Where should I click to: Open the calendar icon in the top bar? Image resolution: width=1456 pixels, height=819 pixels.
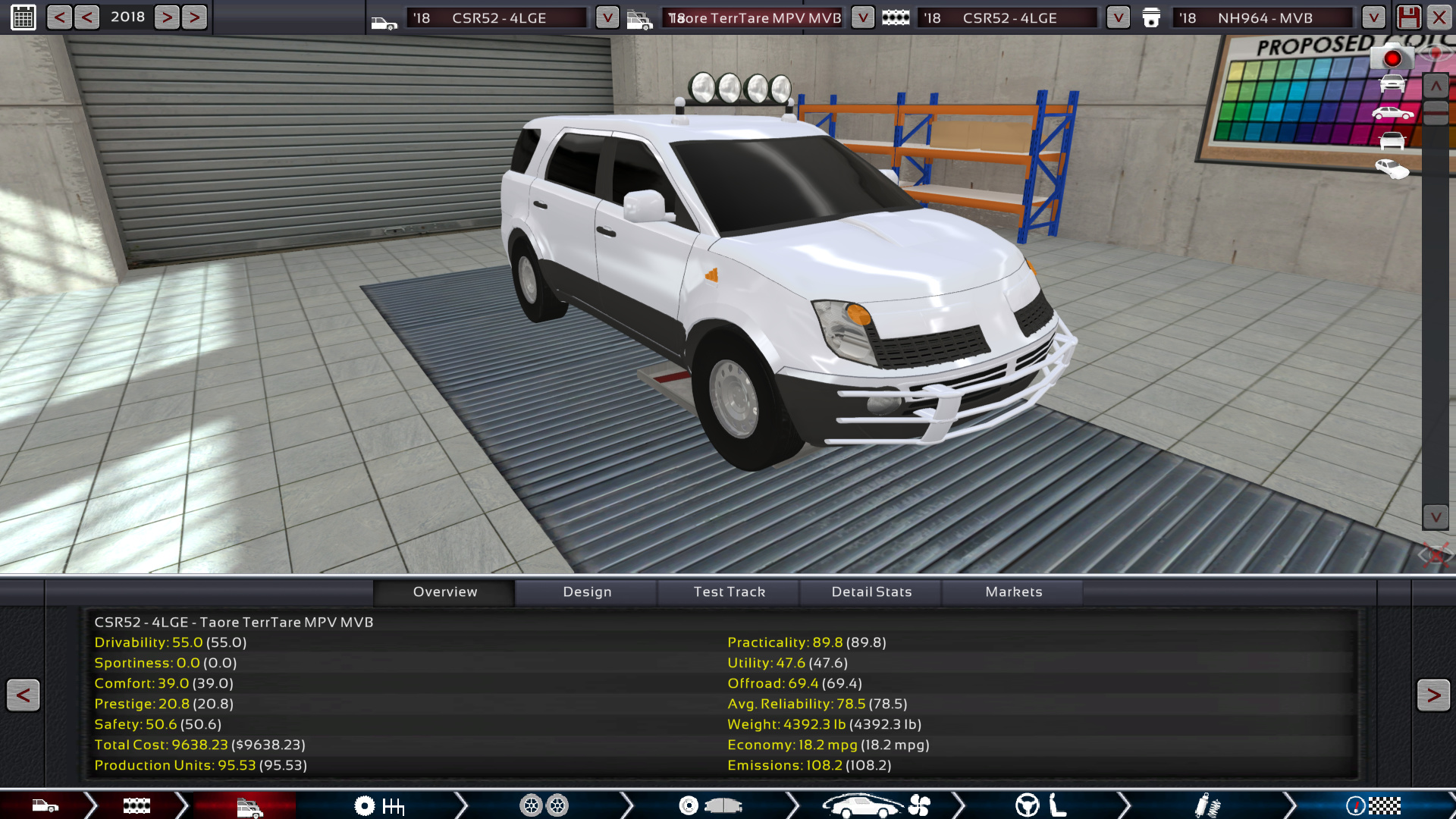[x=24, y=17]
